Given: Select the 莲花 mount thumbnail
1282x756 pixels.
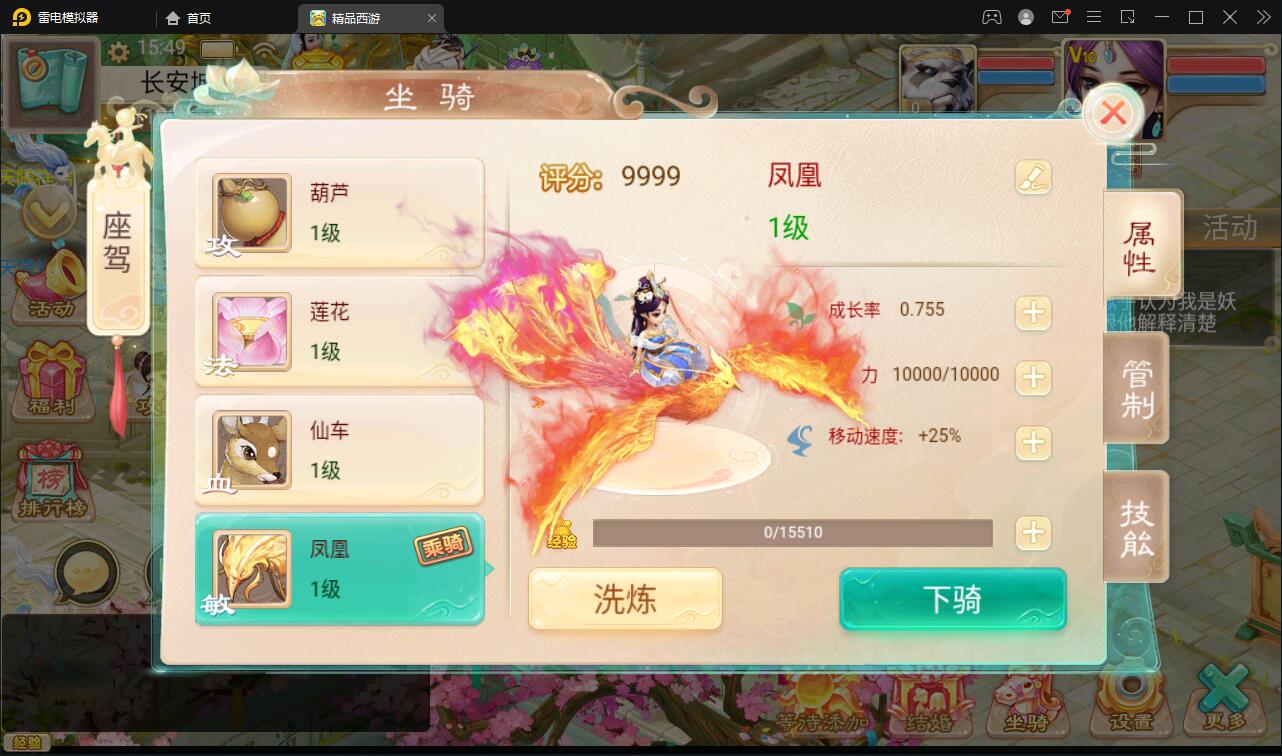Looking at the screenshot, I should pos(250,332).
